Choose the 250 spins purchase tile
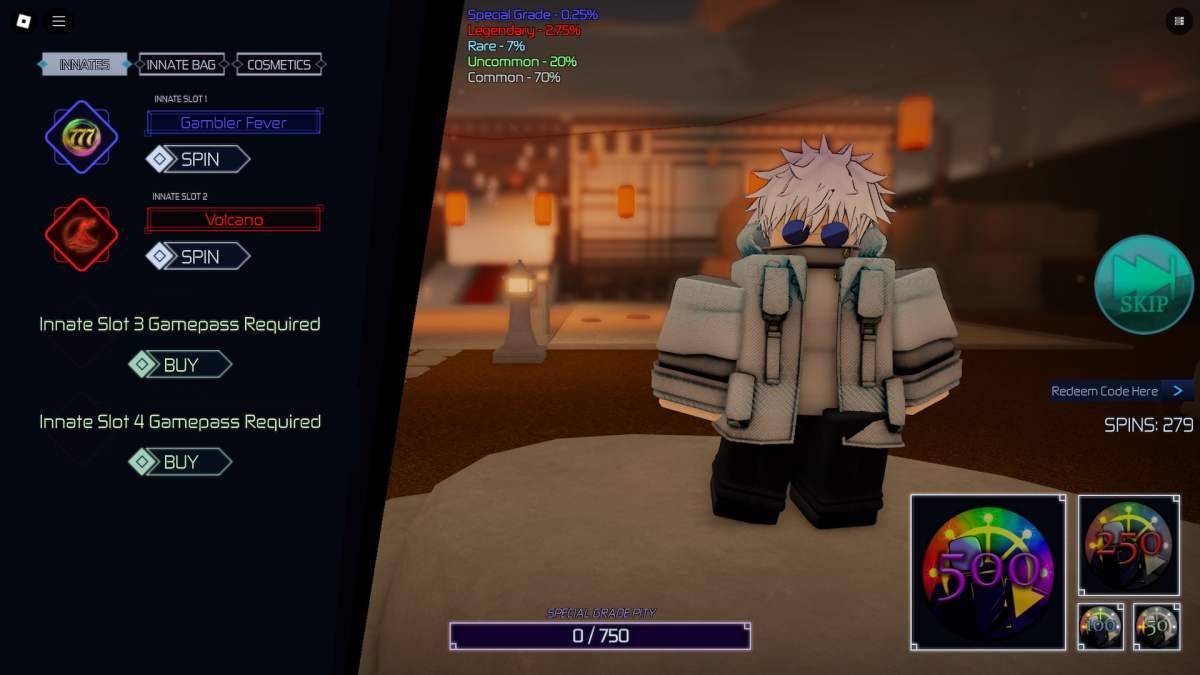The height and width of the screenshot is (675, 1200). [x=1128, y=545]
